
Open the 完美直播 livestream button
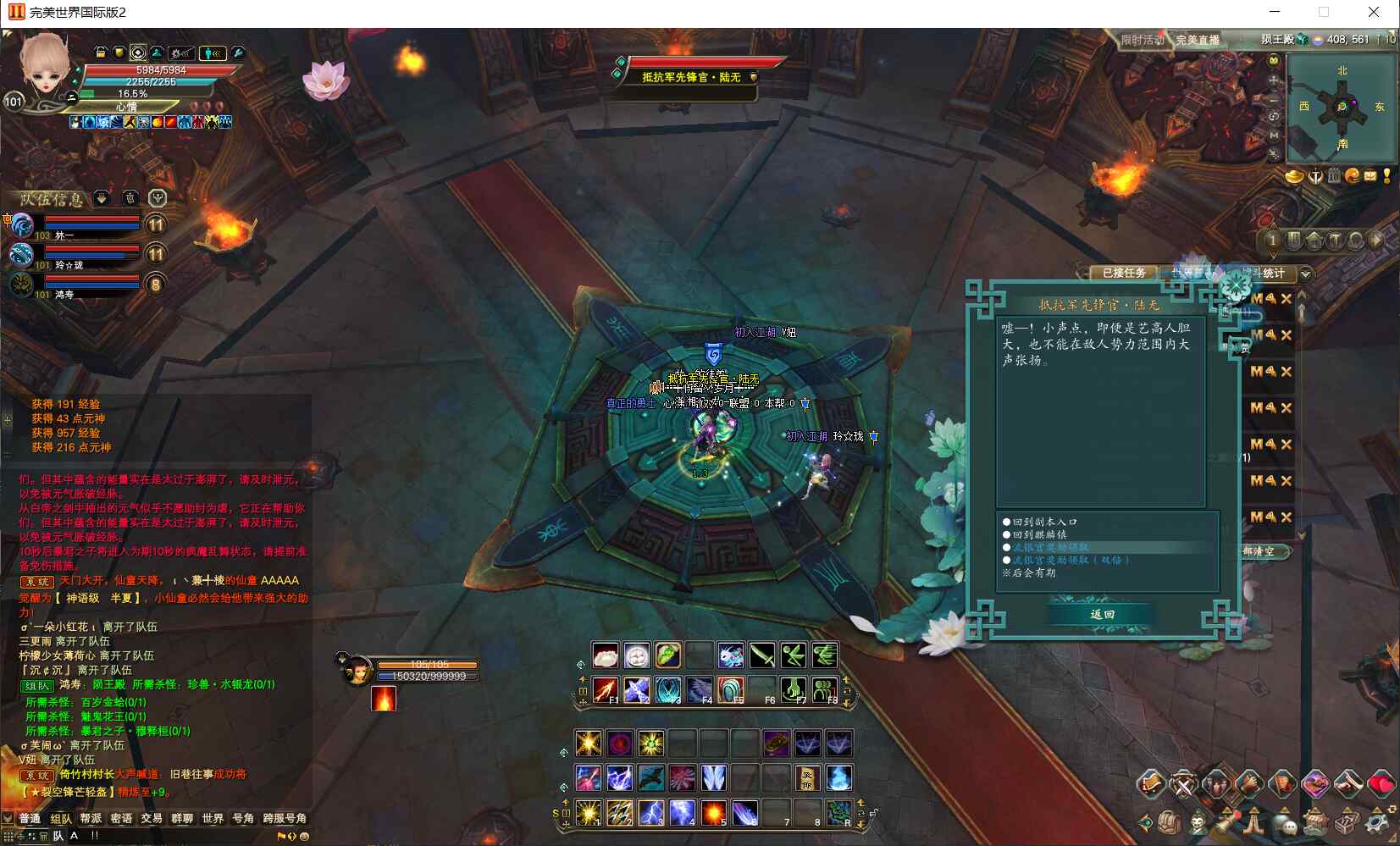tap(1198, 40)
